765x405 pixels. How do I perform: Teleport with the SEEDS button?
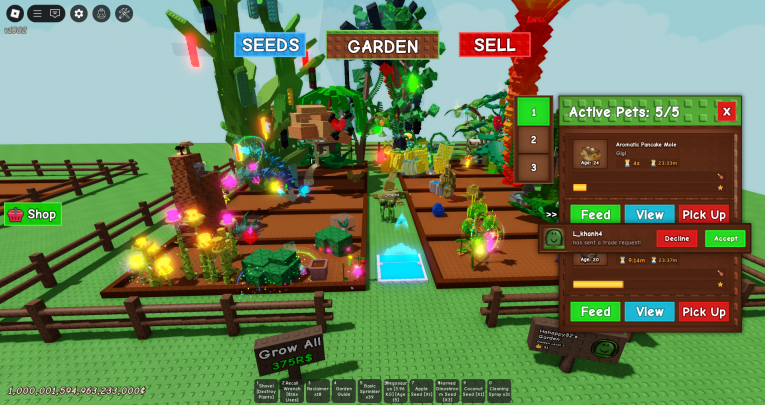[270, 45]
